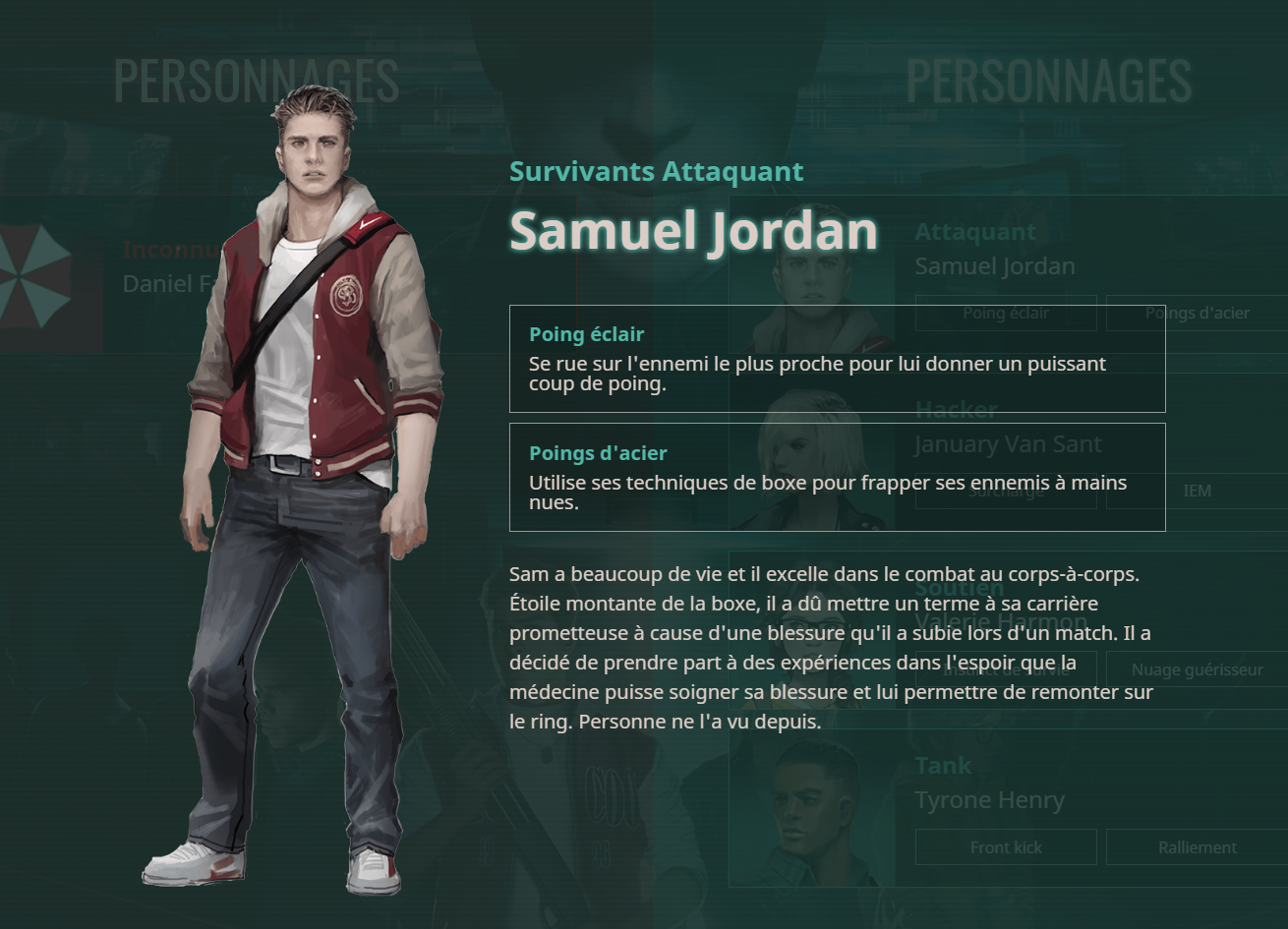Select the Poing éclair ability description panel
The image size is (1288, 929).
[x=837, y=359]
